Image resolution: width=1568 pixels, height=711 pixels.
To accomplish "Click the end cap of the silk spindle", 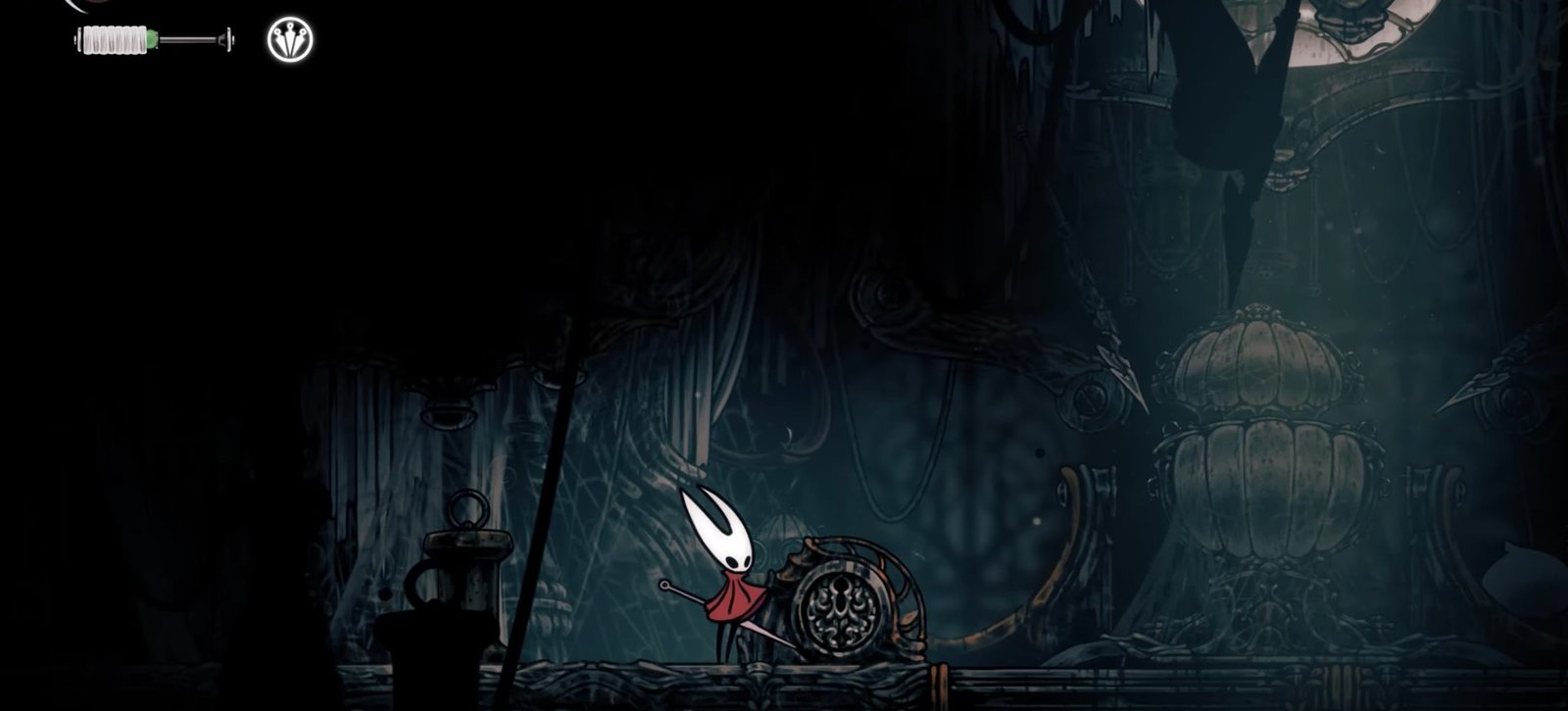I will tap(228, 38).
